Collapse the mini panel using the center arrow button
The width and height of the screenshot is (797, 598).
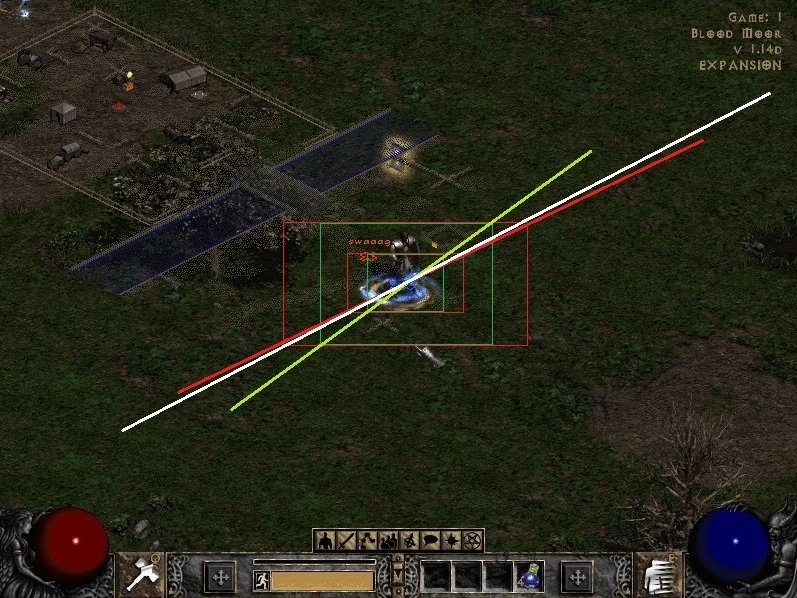tap(398, 575)
